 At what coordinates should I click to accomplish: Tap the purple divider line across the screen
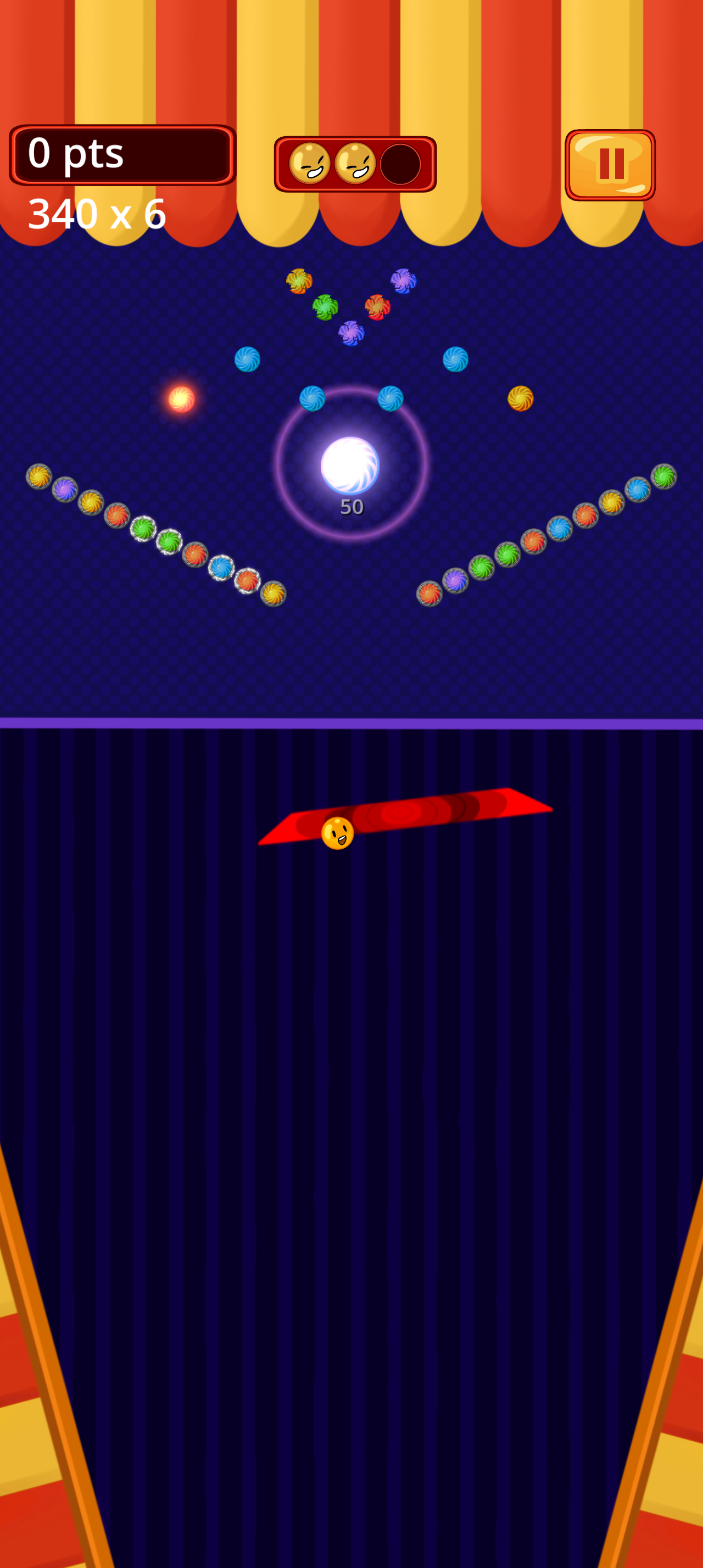coord(351,722)
